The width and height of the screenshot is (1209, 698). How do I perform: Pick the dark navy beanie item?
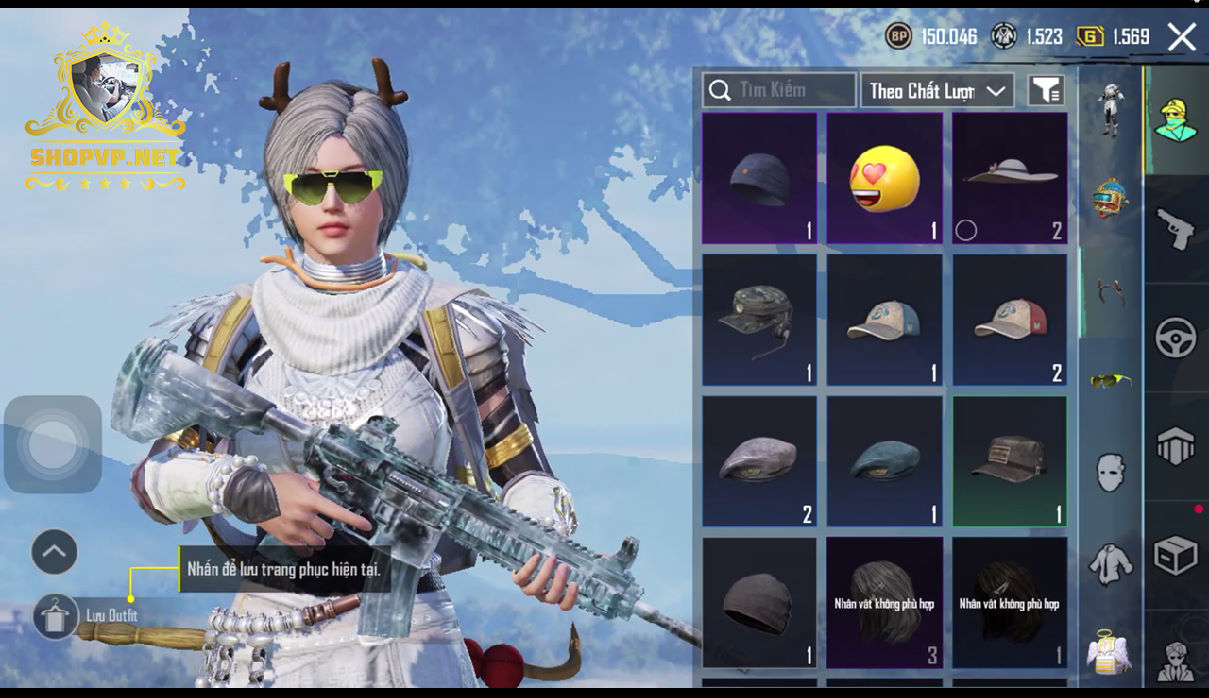point(759,178)
